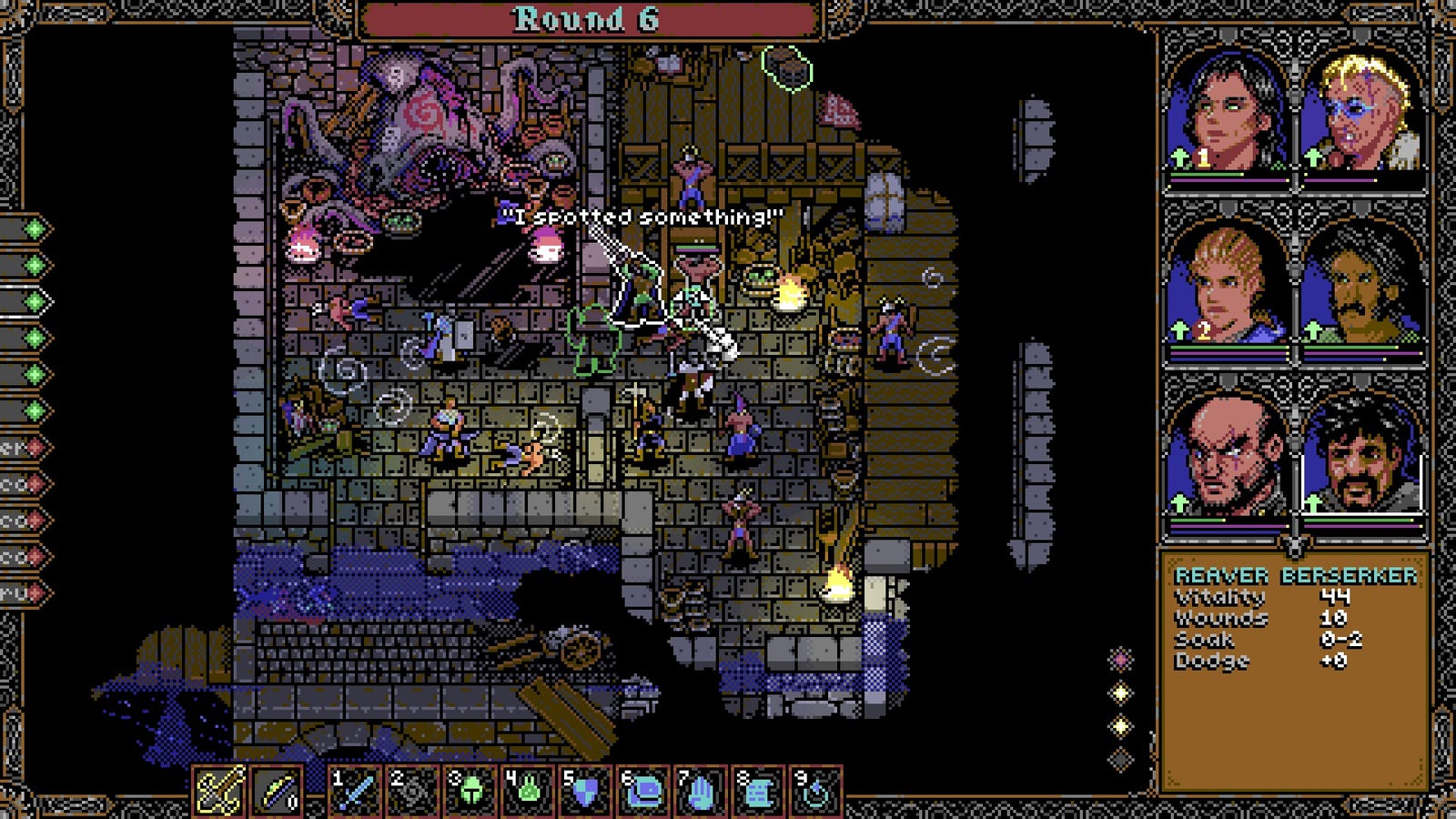This screenshot has width=1456, height=819.
Task: Use the grey swirl ability in slot 2
Action: coord(412,791)
